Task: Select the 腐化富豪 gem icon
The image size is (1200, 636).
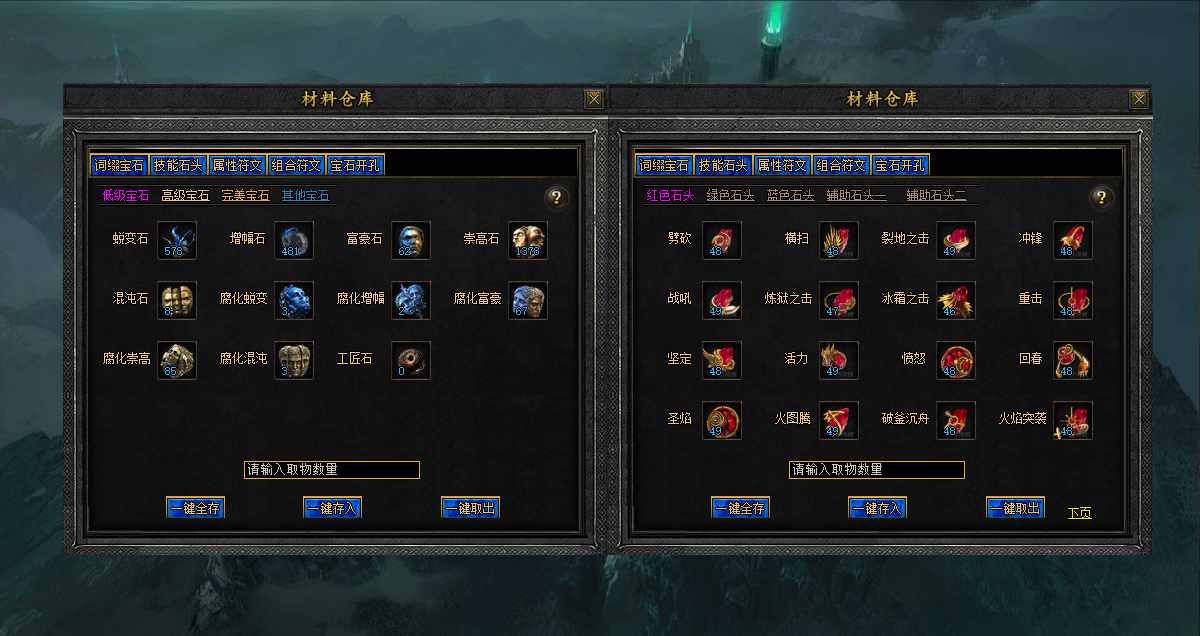Action: [527, 301]
